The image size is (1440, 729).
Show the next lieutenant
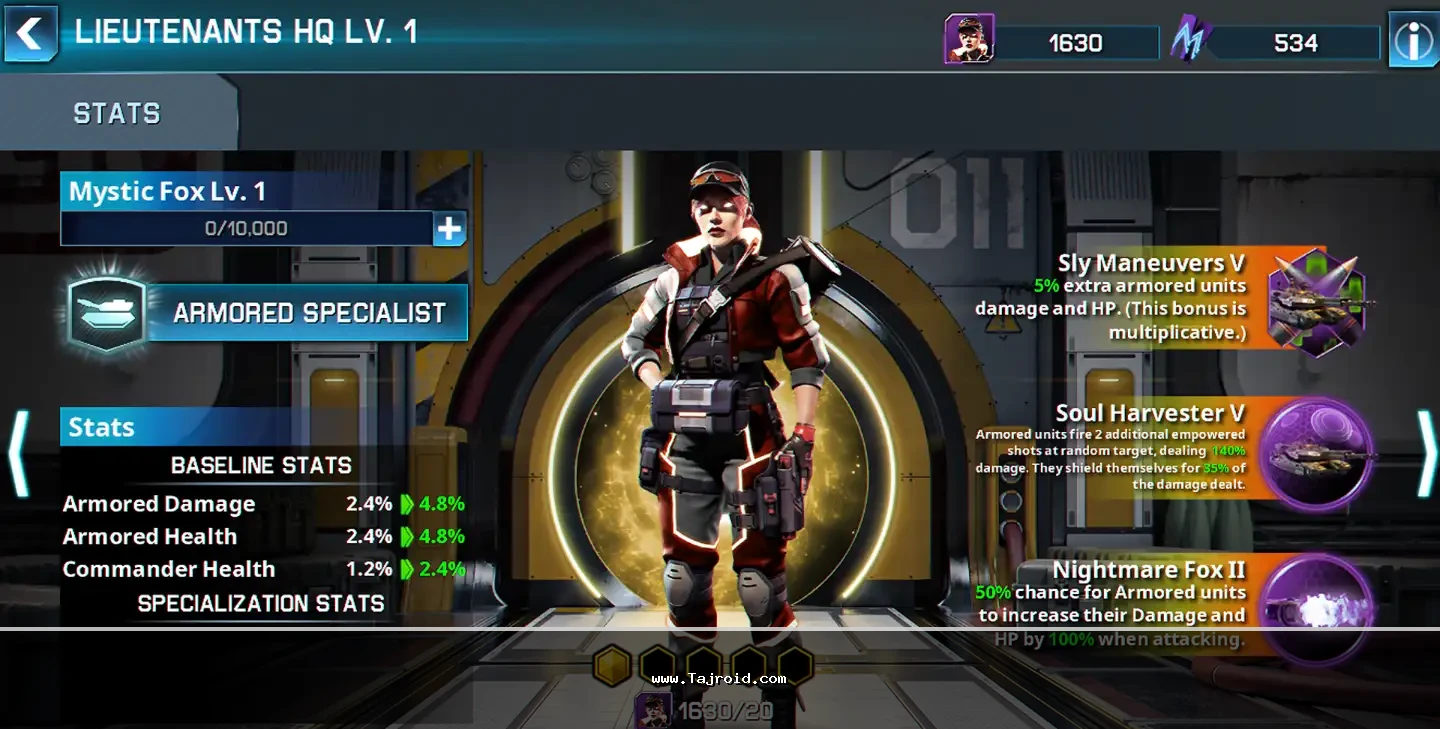point(1426,453)
